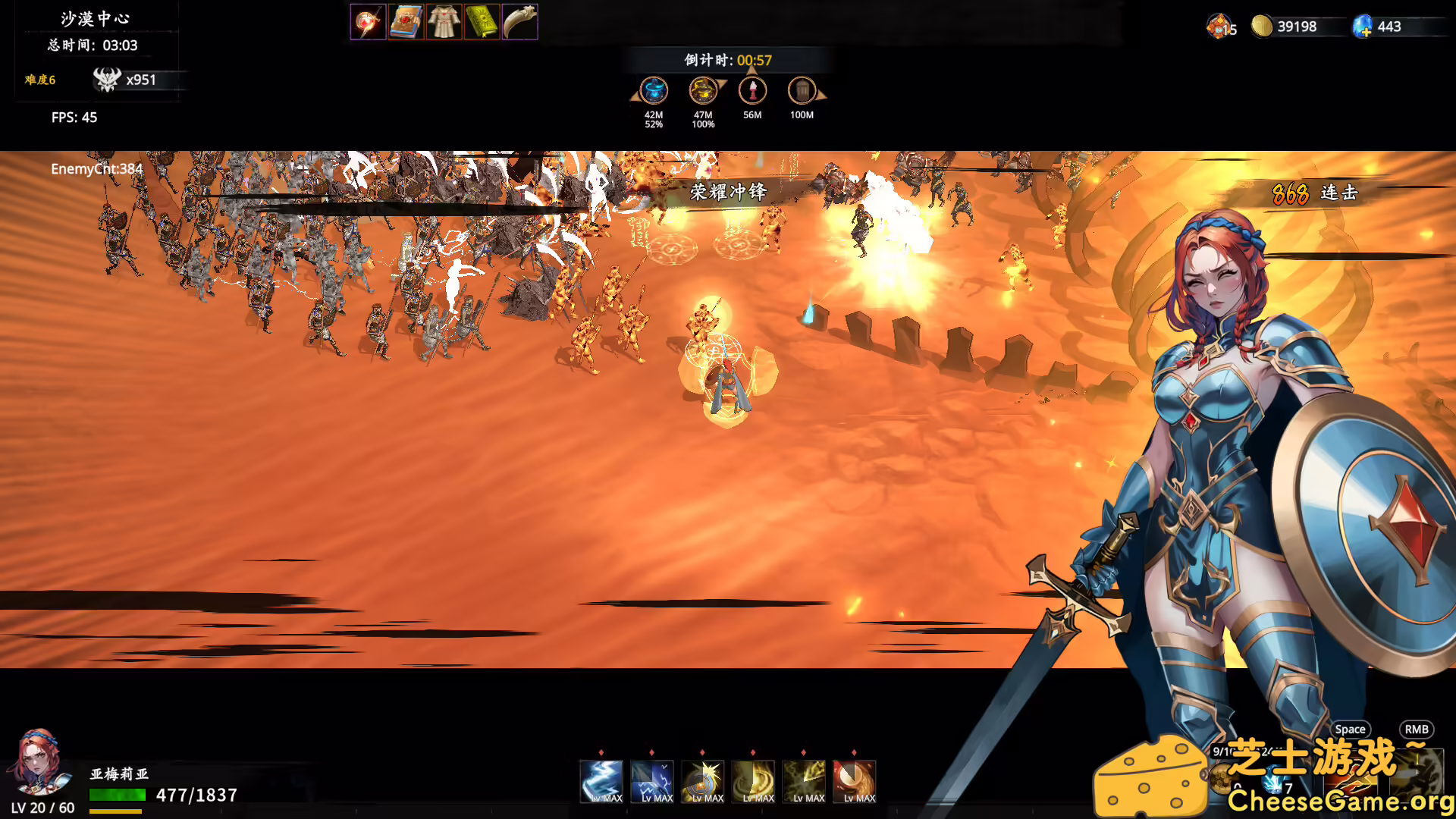Click the gold coin currency icon near 39198
Screen dimensions: 1456x819
[x=1262, y=27]
